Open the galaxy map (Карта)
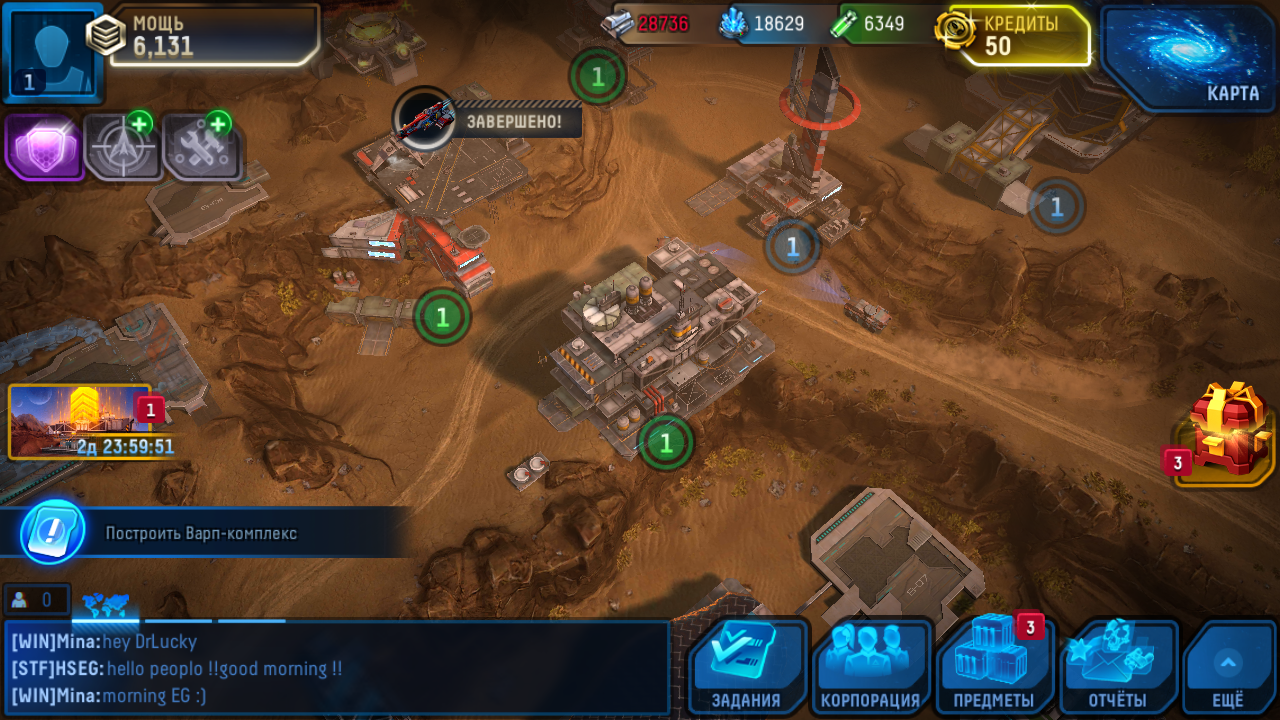1280x720 pixels. coord(1190,57)
